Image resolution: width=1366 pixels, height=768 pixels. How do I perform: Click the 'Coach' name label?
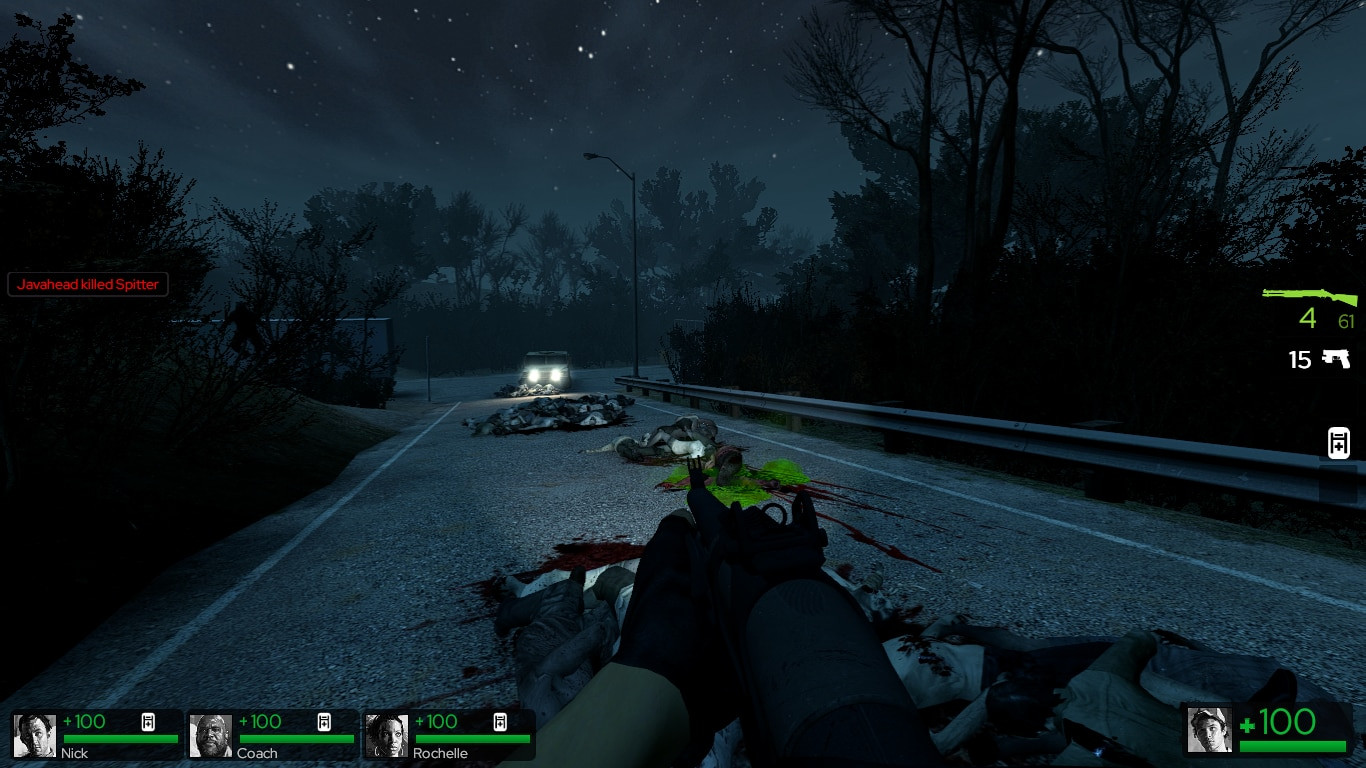point(257,753)
